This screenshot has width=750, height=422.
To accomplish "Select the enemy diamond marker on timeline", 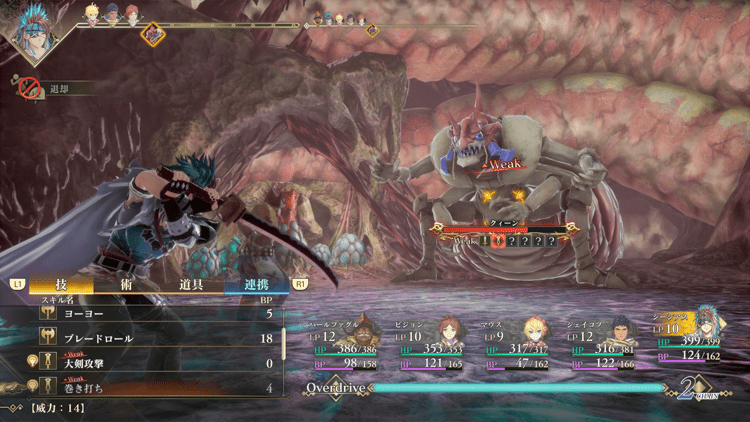I will point(153,33).
